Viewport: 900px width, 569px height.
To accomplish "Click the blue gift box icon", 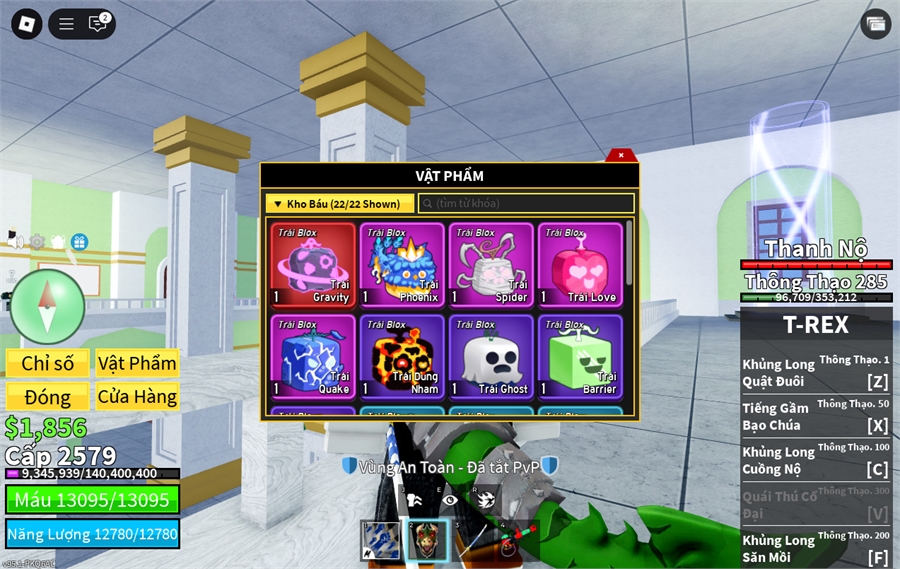I will click(x=79, y=242).
